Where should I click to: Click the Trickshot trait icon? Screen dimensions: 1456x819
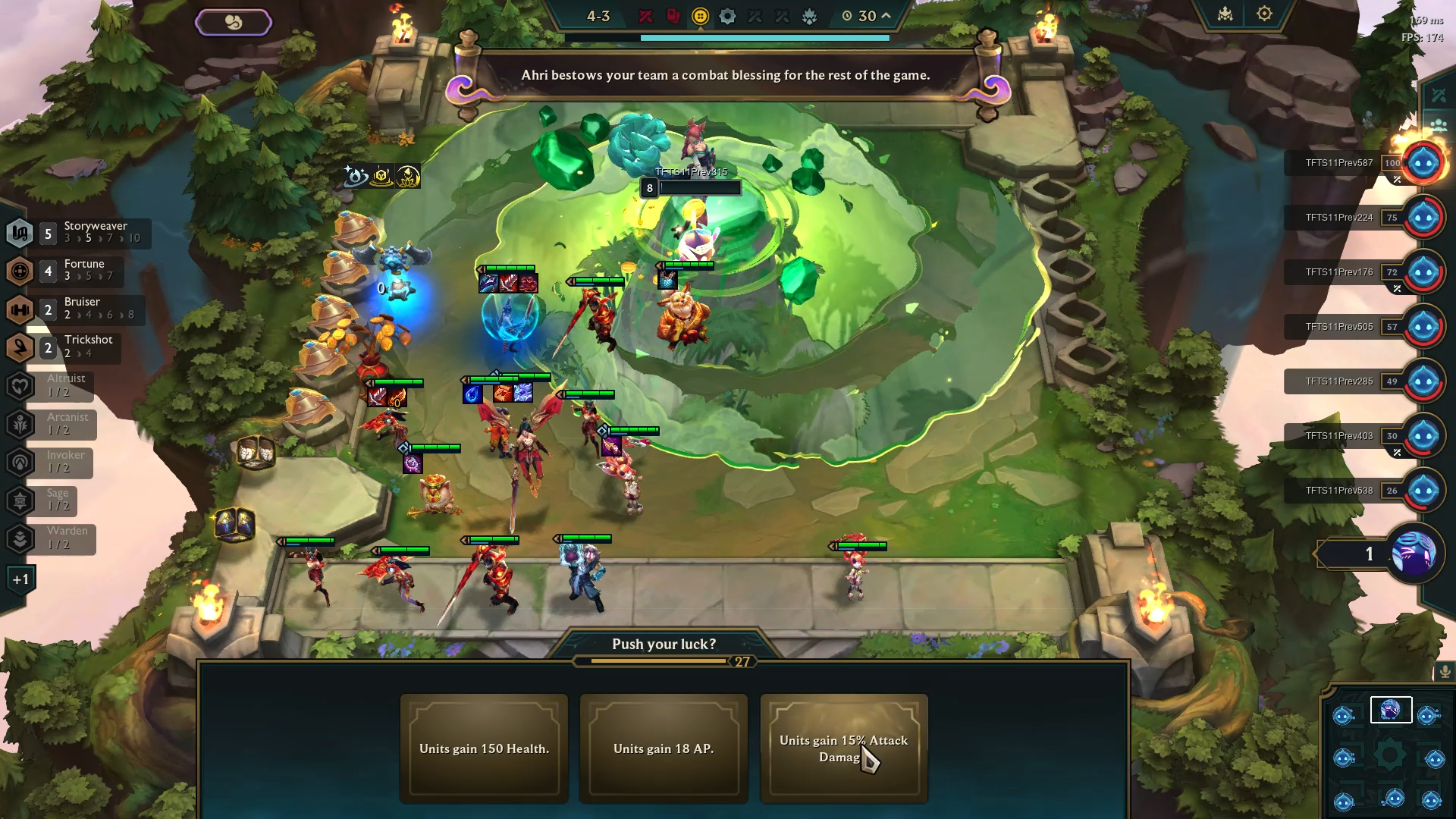pos(20,347)
